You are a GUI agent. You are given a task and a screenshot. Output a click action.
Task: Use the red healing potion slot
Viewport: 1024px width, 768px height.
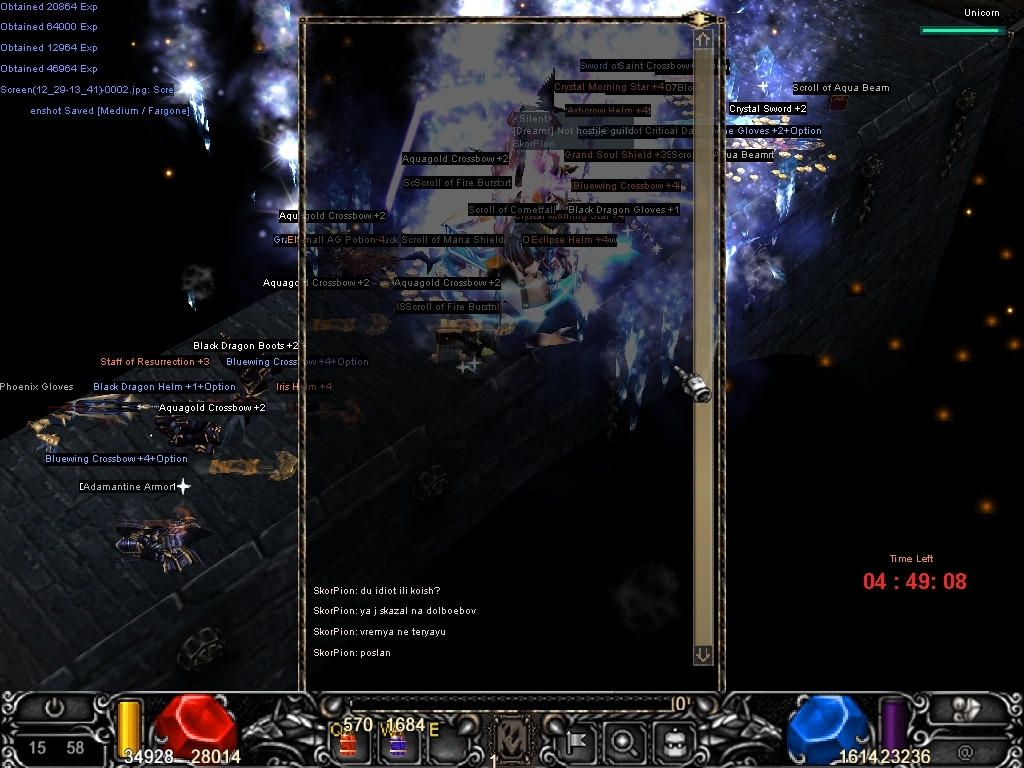[x=349, y=743]
